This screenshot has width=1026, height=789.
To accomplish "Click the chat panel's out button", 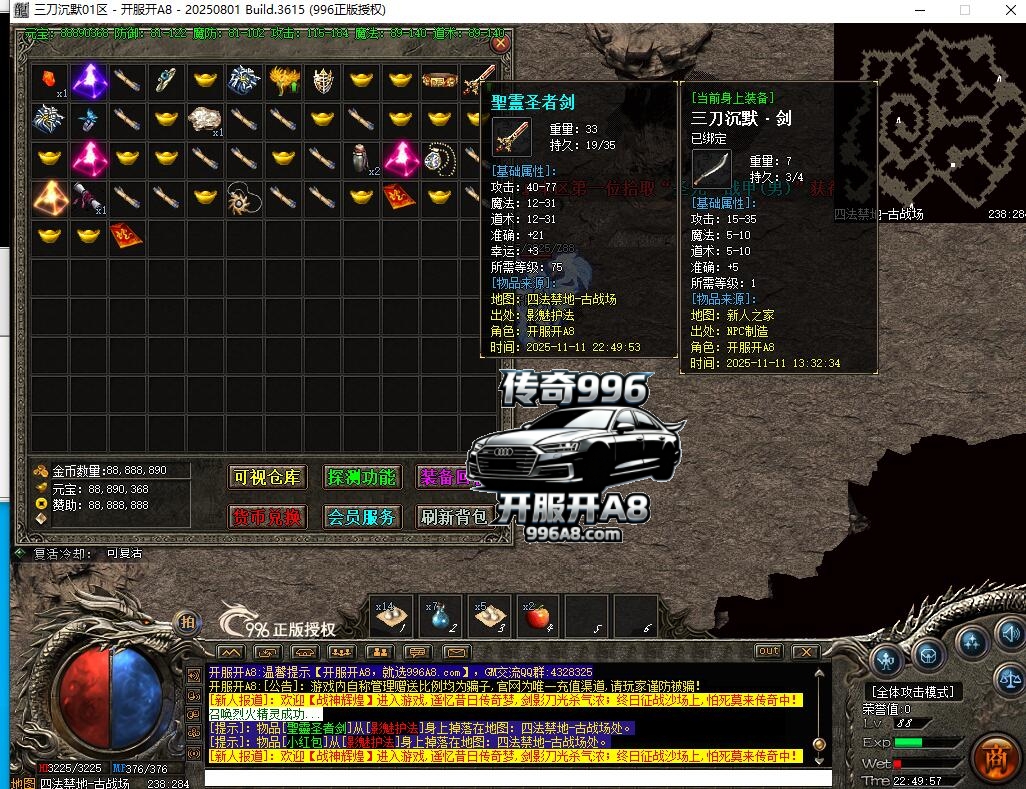I will click(768, 651).
